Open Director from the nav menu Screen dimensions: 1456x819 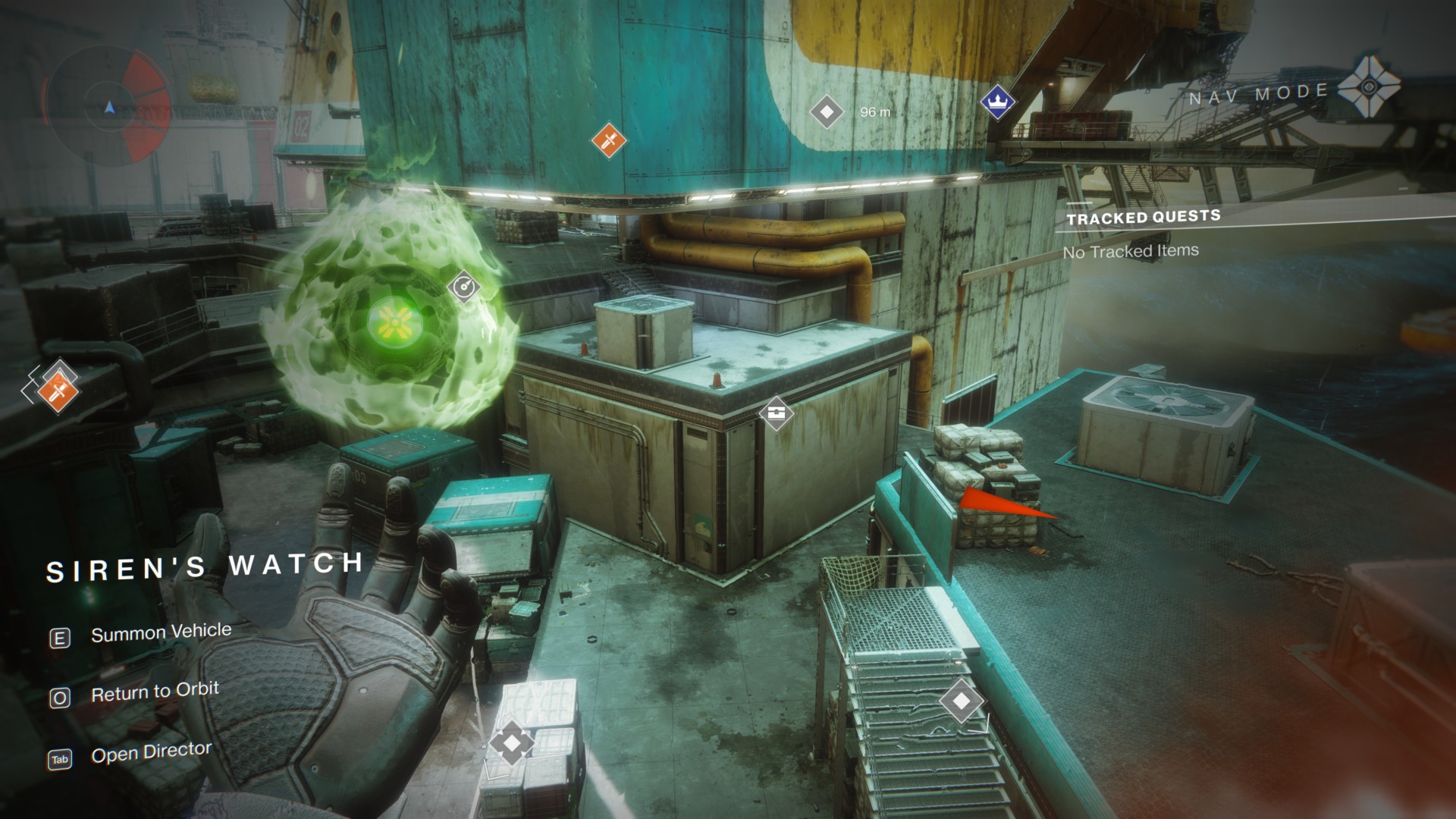pos(150,752)
